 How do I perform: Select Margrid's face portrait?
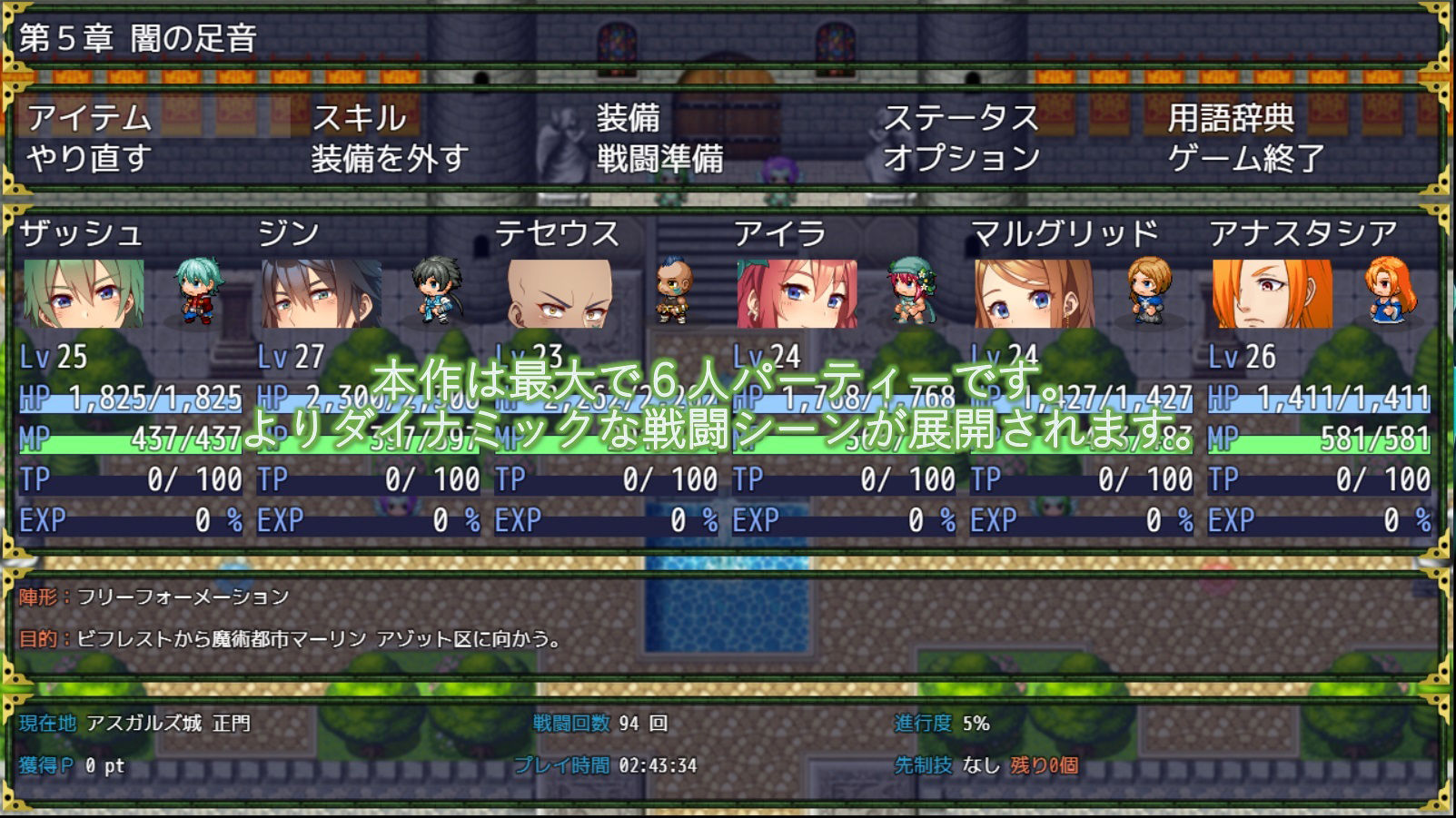coord(1035,295)
